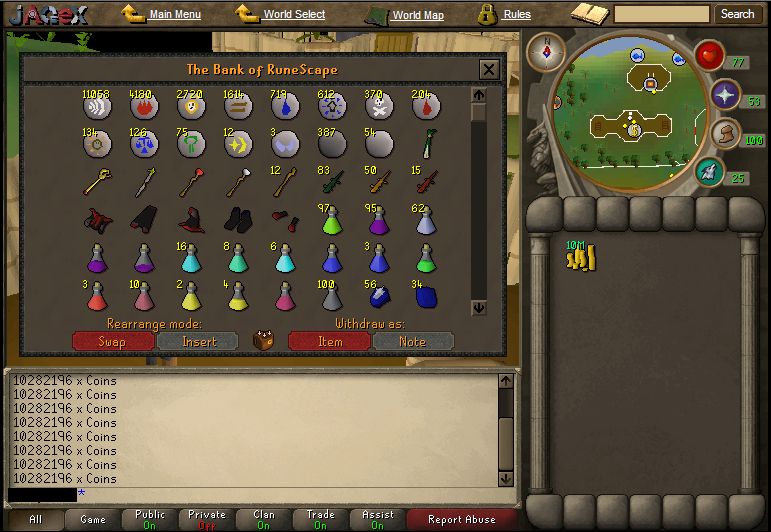Click the coins stack in the inventory

tap(580, 258)
